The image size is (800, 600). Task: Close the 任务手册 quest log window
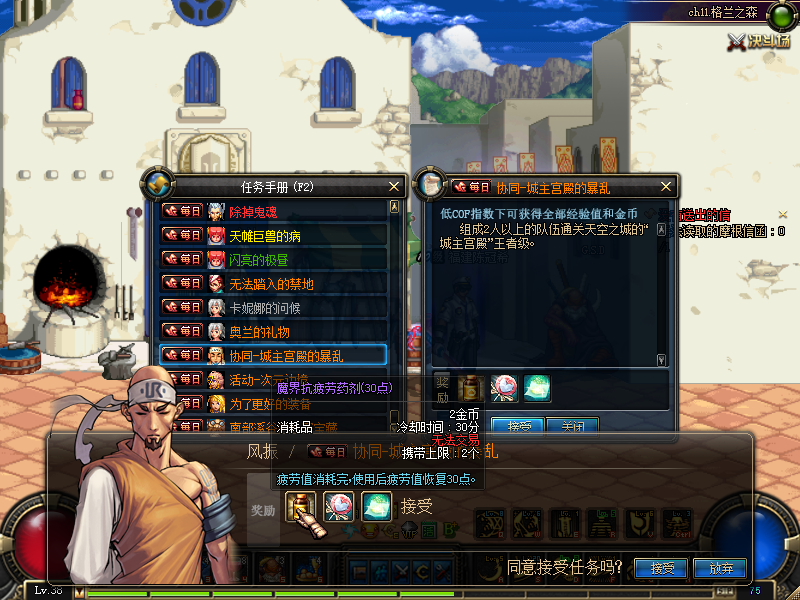coord(394,186)
